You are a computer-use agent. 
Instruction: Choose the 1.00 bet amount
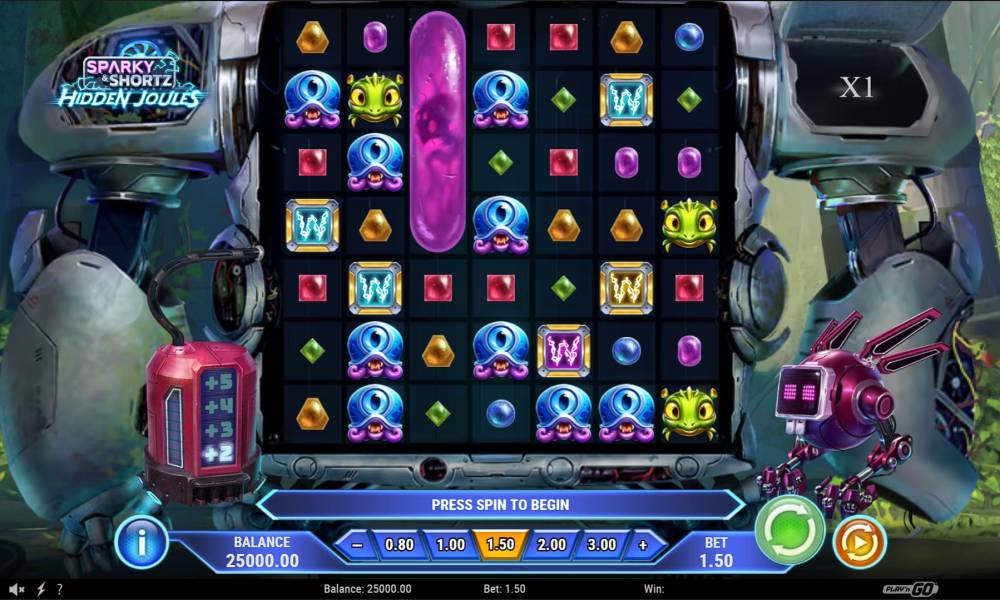(x=450, y=545)
